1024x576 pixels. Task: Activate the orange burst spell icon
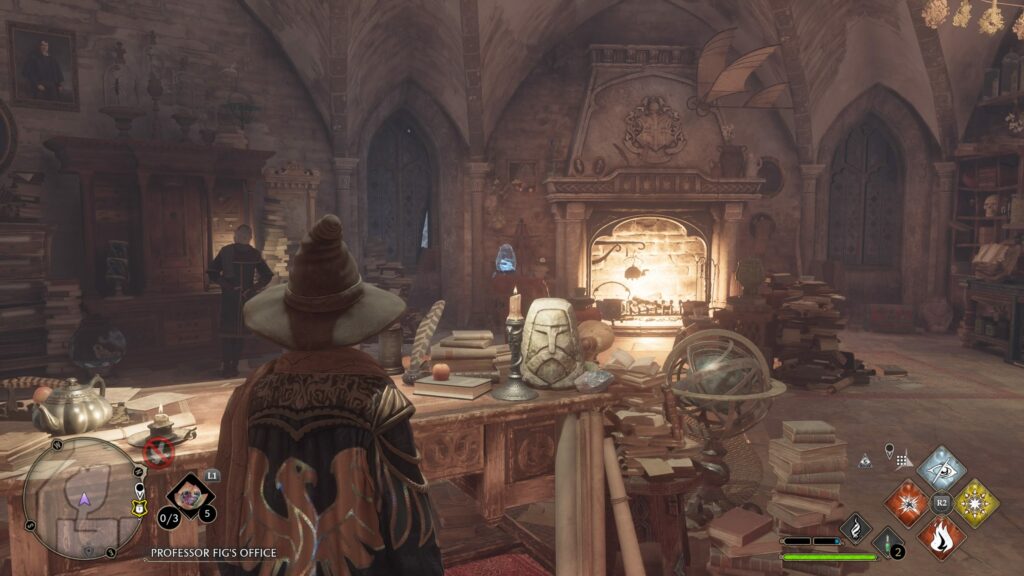point(907,502)
